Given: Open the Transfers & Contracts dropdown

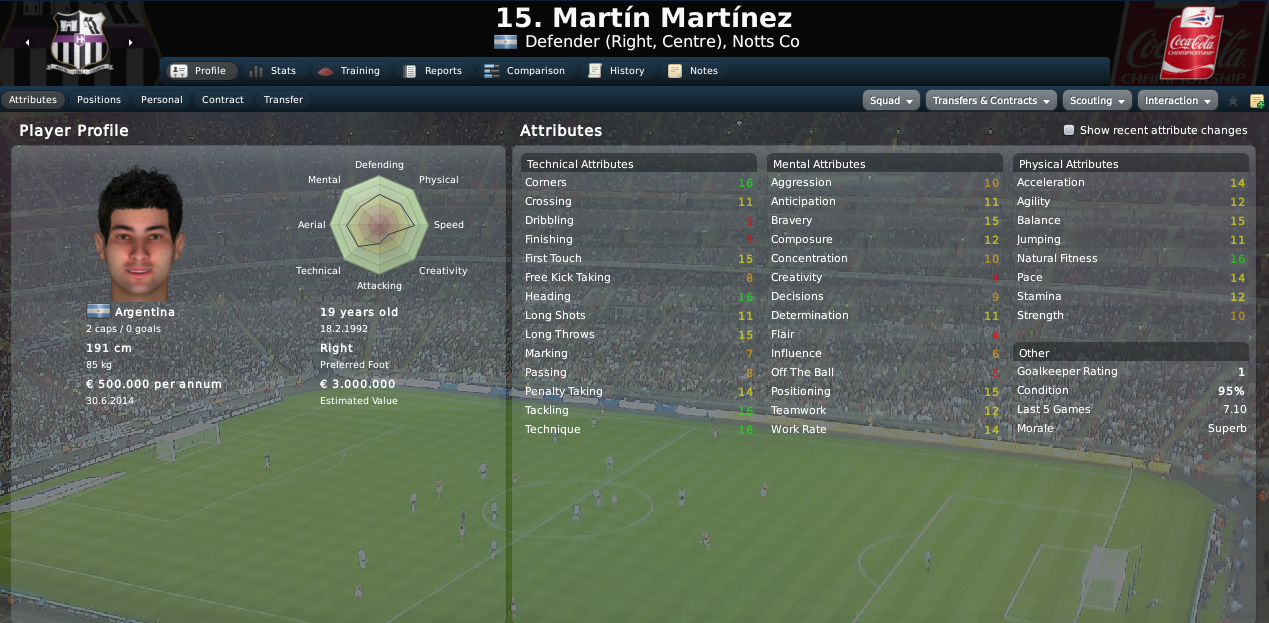Looking at the screenshot, I should [991, 101].
